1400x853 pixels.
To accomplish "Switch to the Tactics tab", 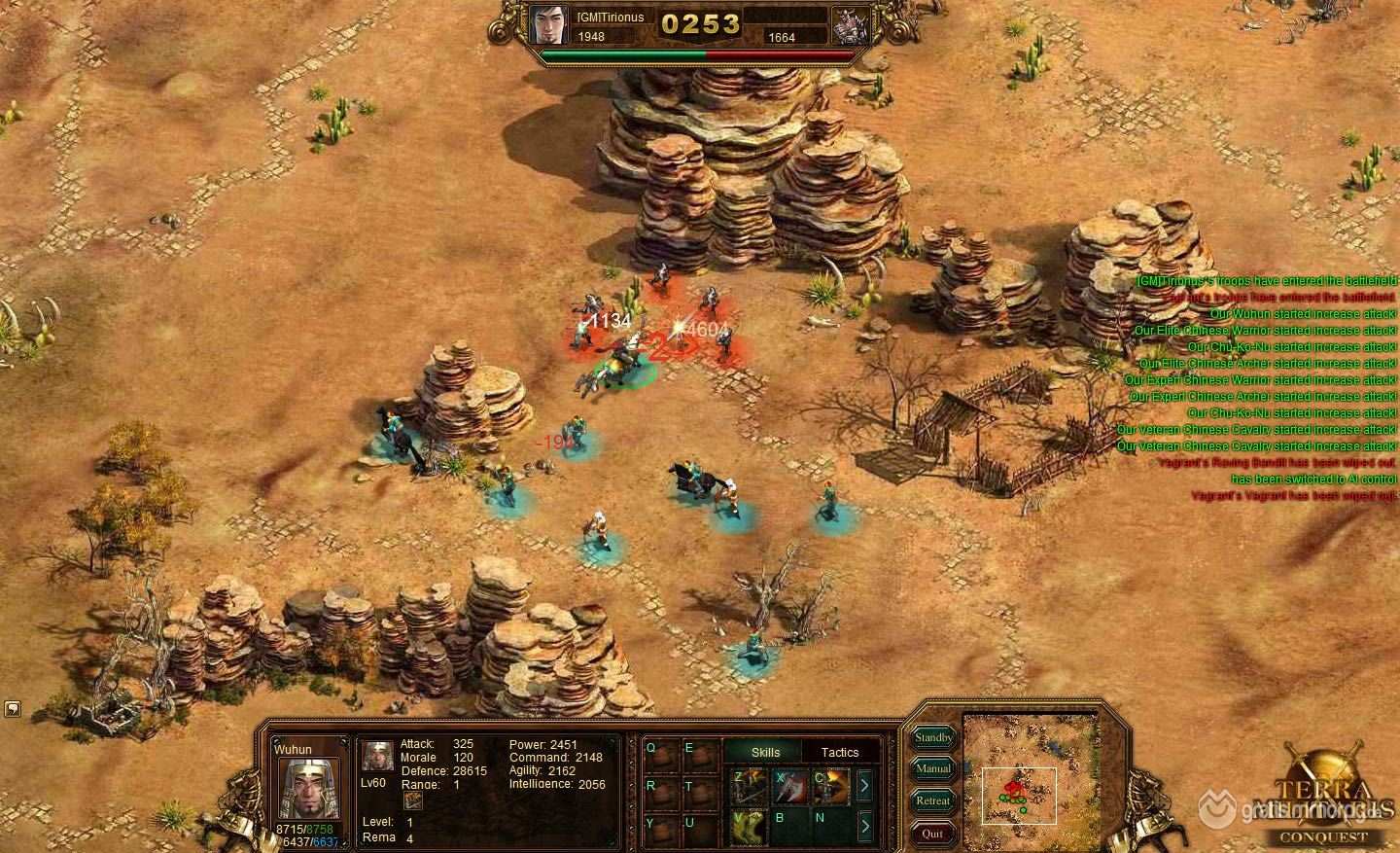I will [x=840, y=752].
